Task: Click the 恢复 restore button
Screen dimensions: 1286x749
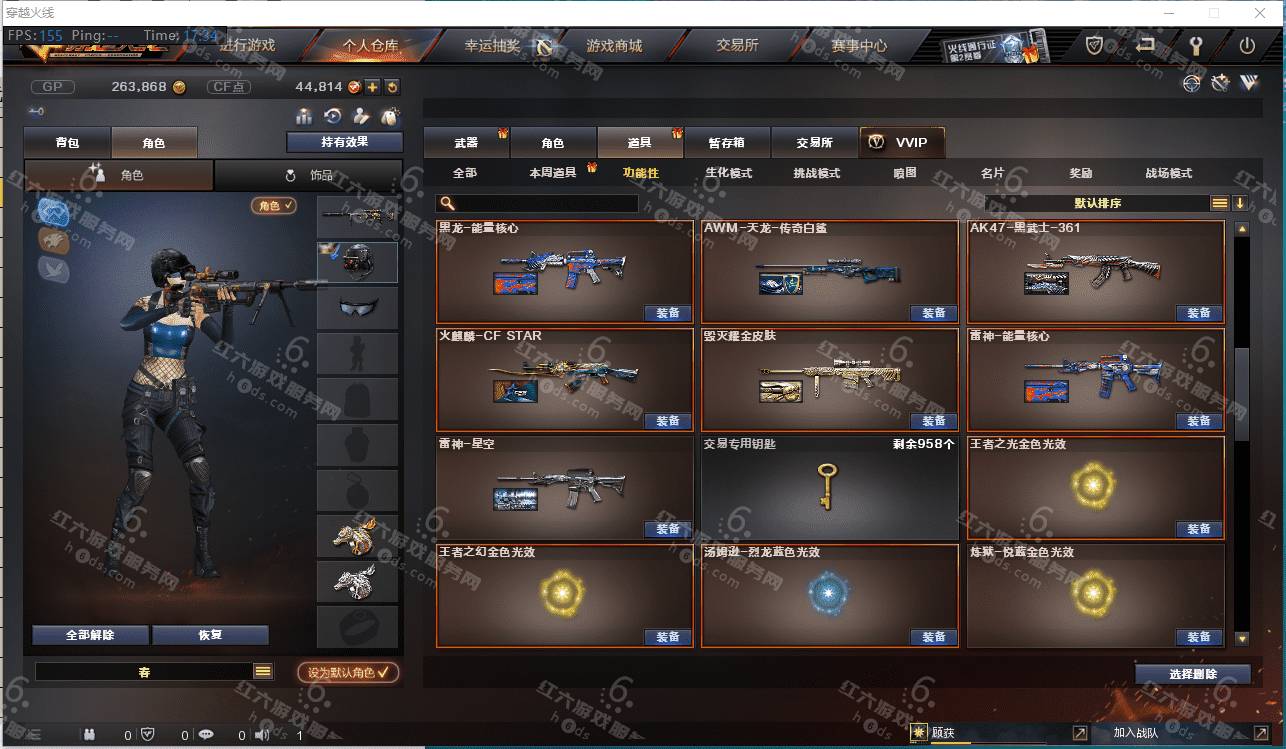Action: coord(210,635)
